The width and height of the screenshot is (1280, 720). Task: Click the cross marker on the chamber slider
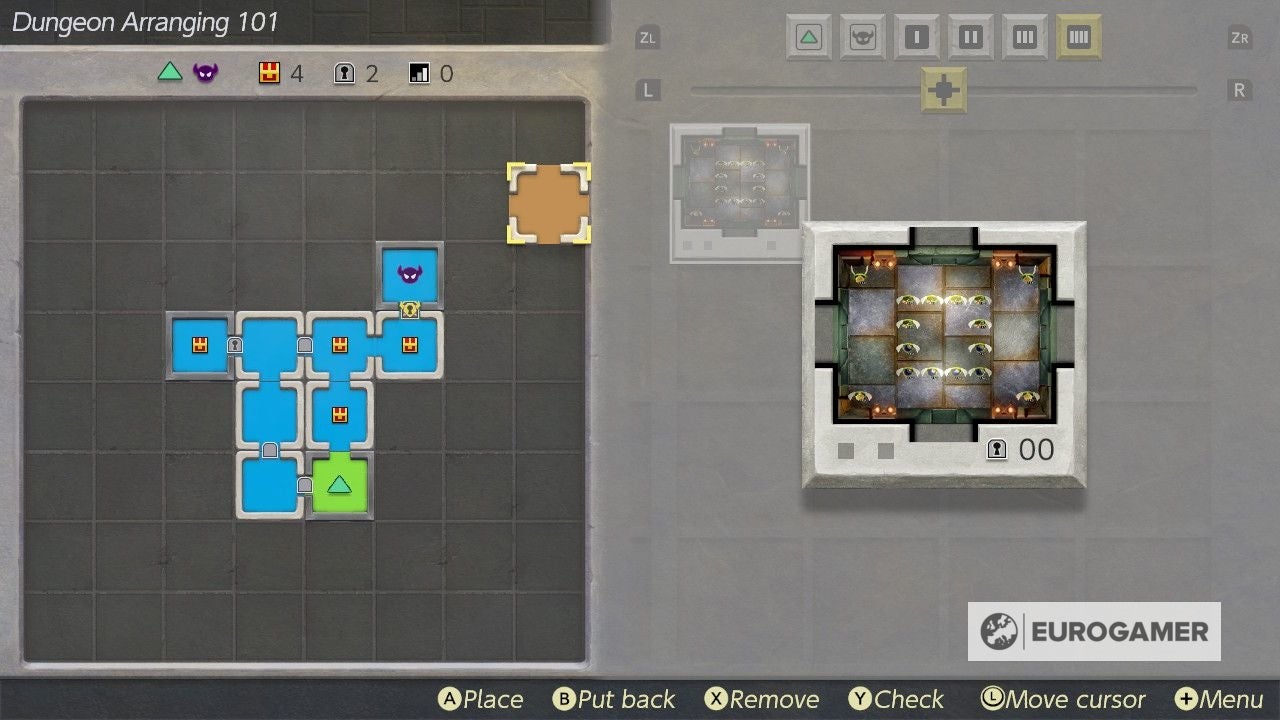(941, 89)
